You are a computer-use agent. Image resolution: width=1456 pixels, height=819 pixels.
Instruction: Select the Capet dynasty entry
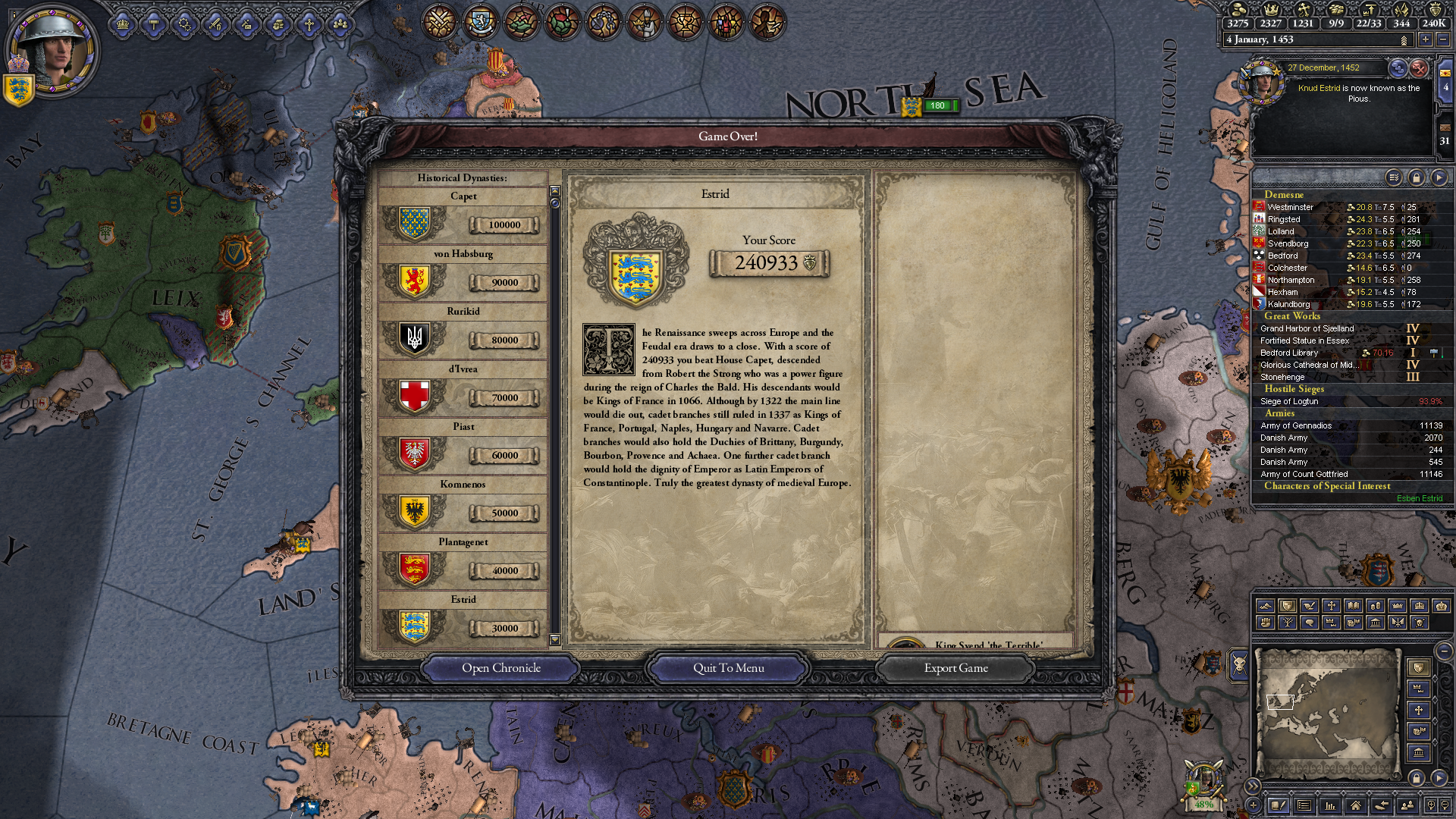[463, 218]
